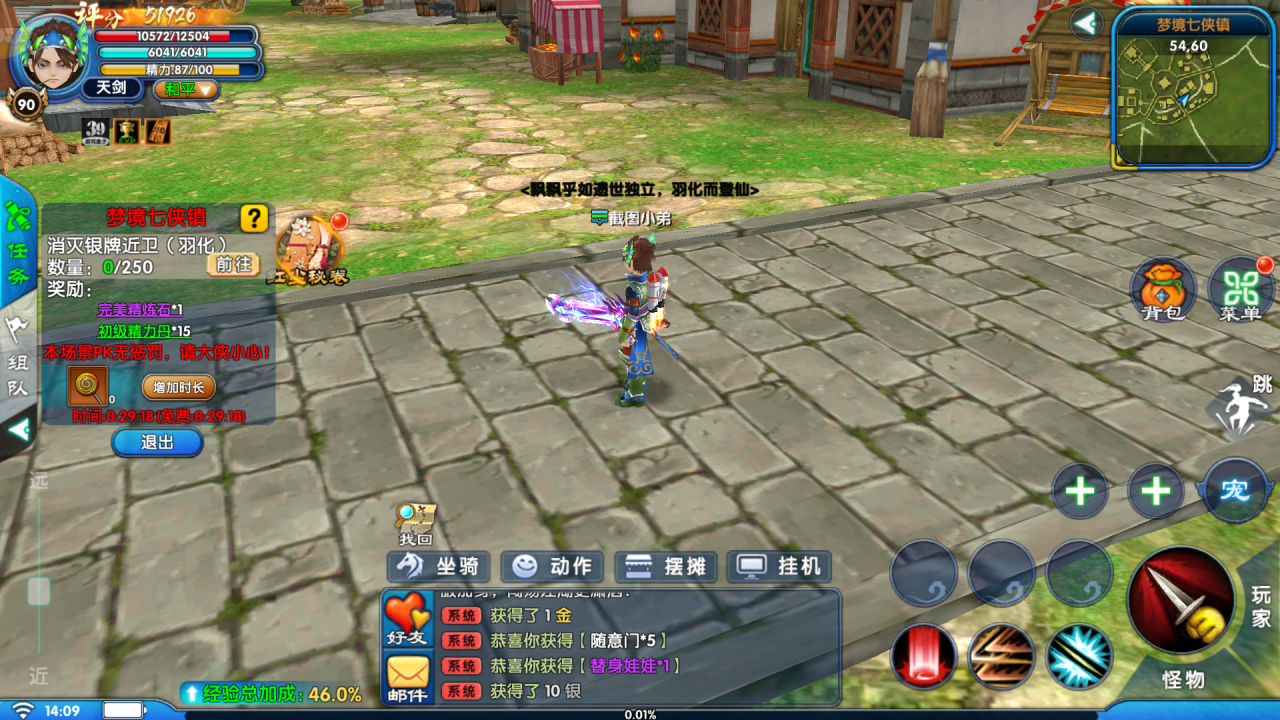Screen dimensions: 1280x720
Task: Click the 坐骑 mount button
Action: pyautogui.click(x=438, y=567)
